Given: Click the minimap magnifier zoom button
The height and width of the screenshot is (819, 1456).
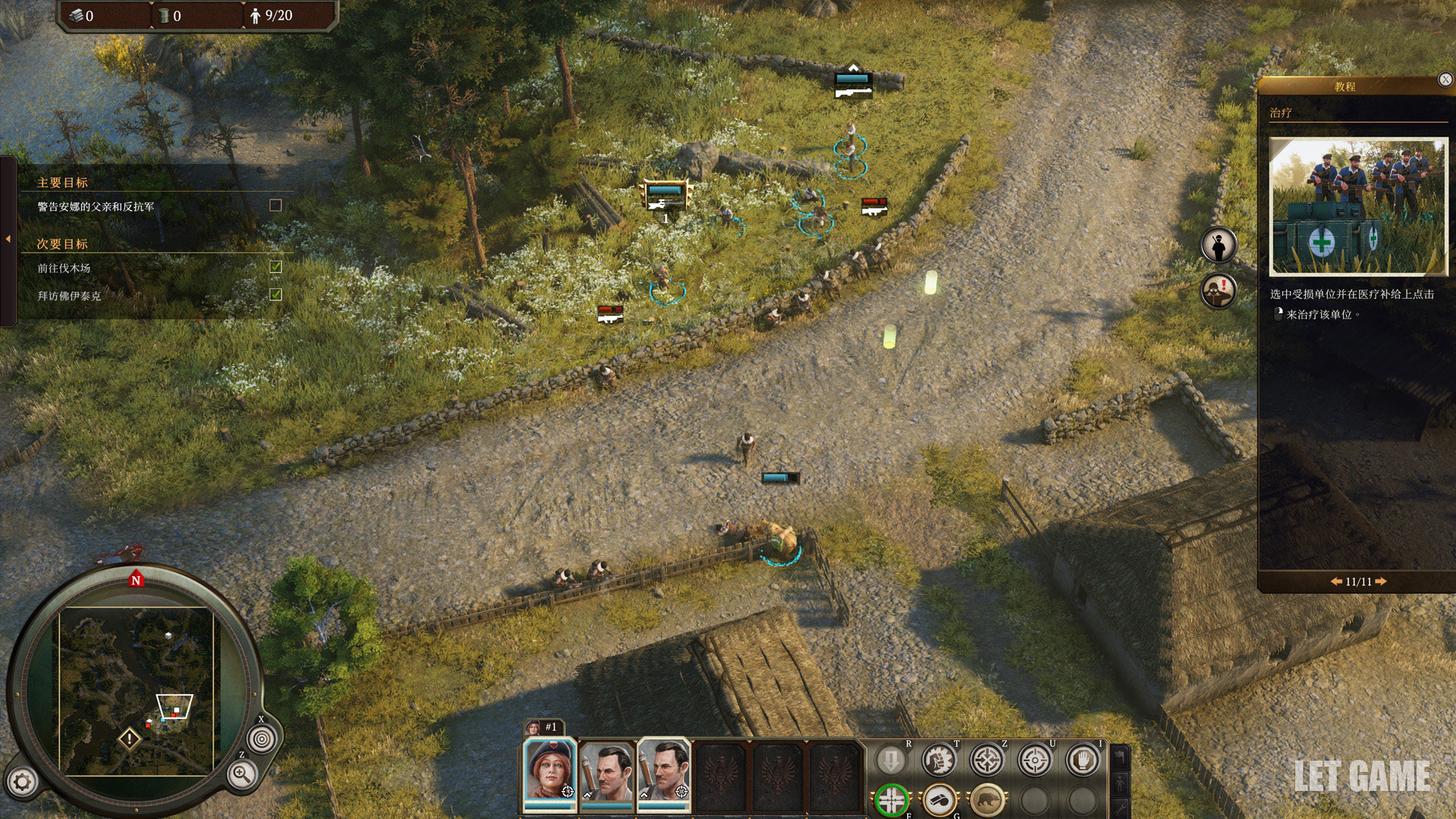Looking at the screenshot, I should [x=242, y=775].
